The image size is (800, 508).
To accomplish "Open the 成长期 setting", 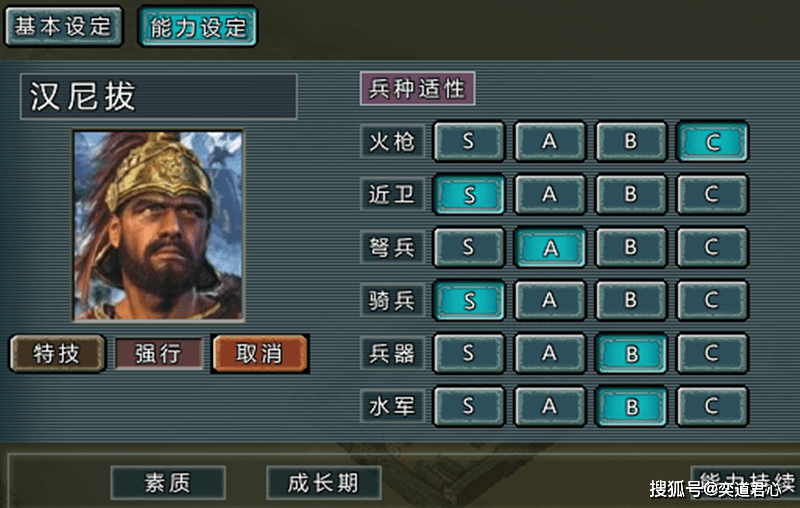I will point(322,483).
